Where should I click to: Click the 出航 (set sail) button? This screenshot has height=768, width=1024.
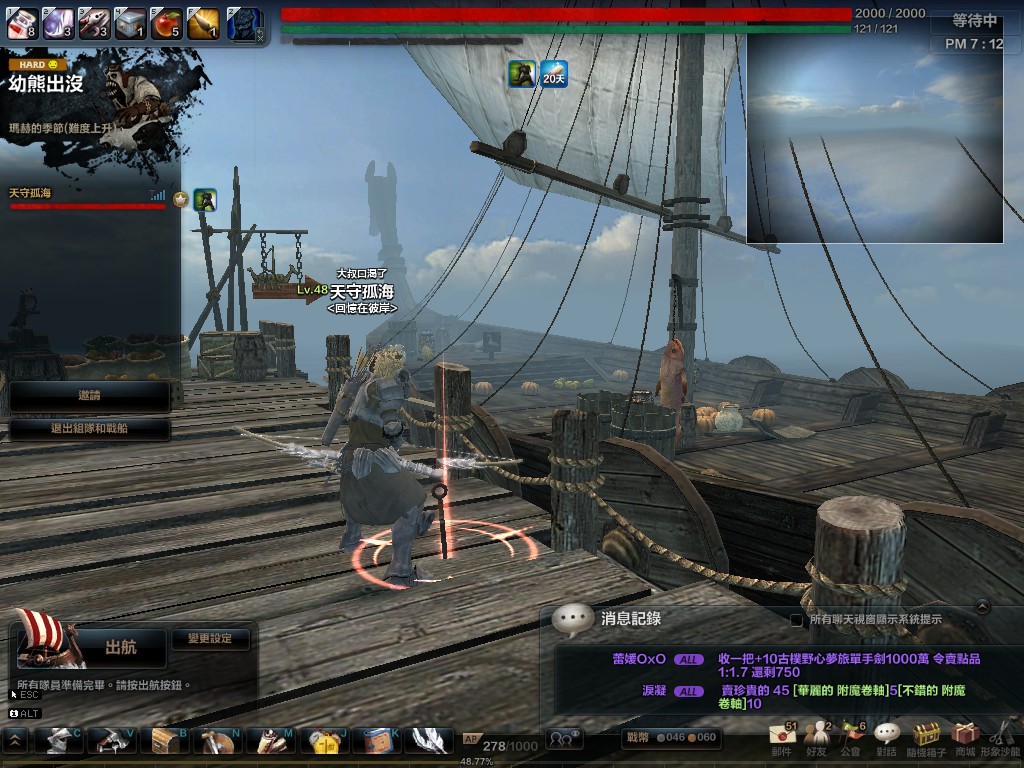(120, 648)
